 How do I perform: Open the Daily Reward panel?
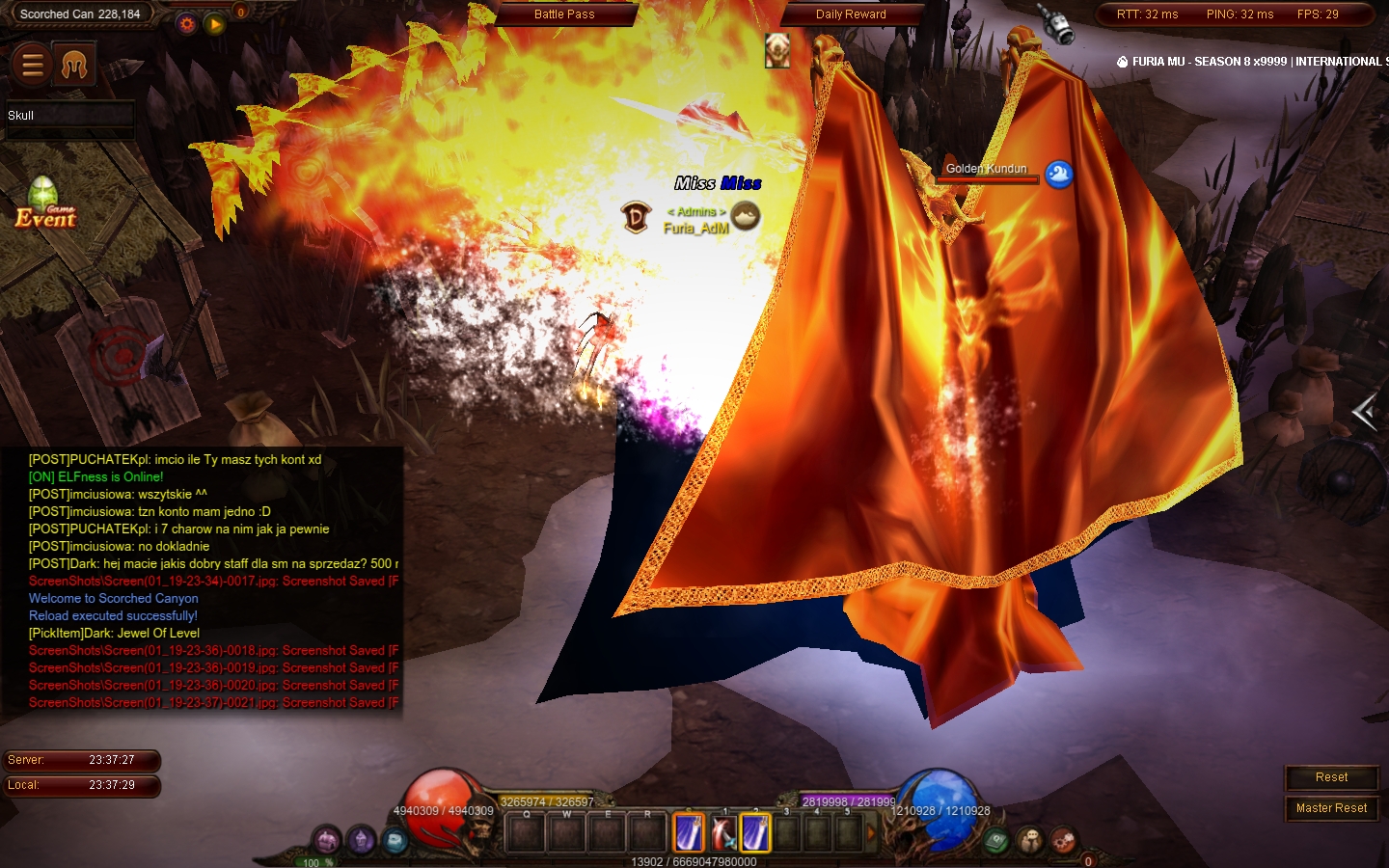tap(850, 14)
